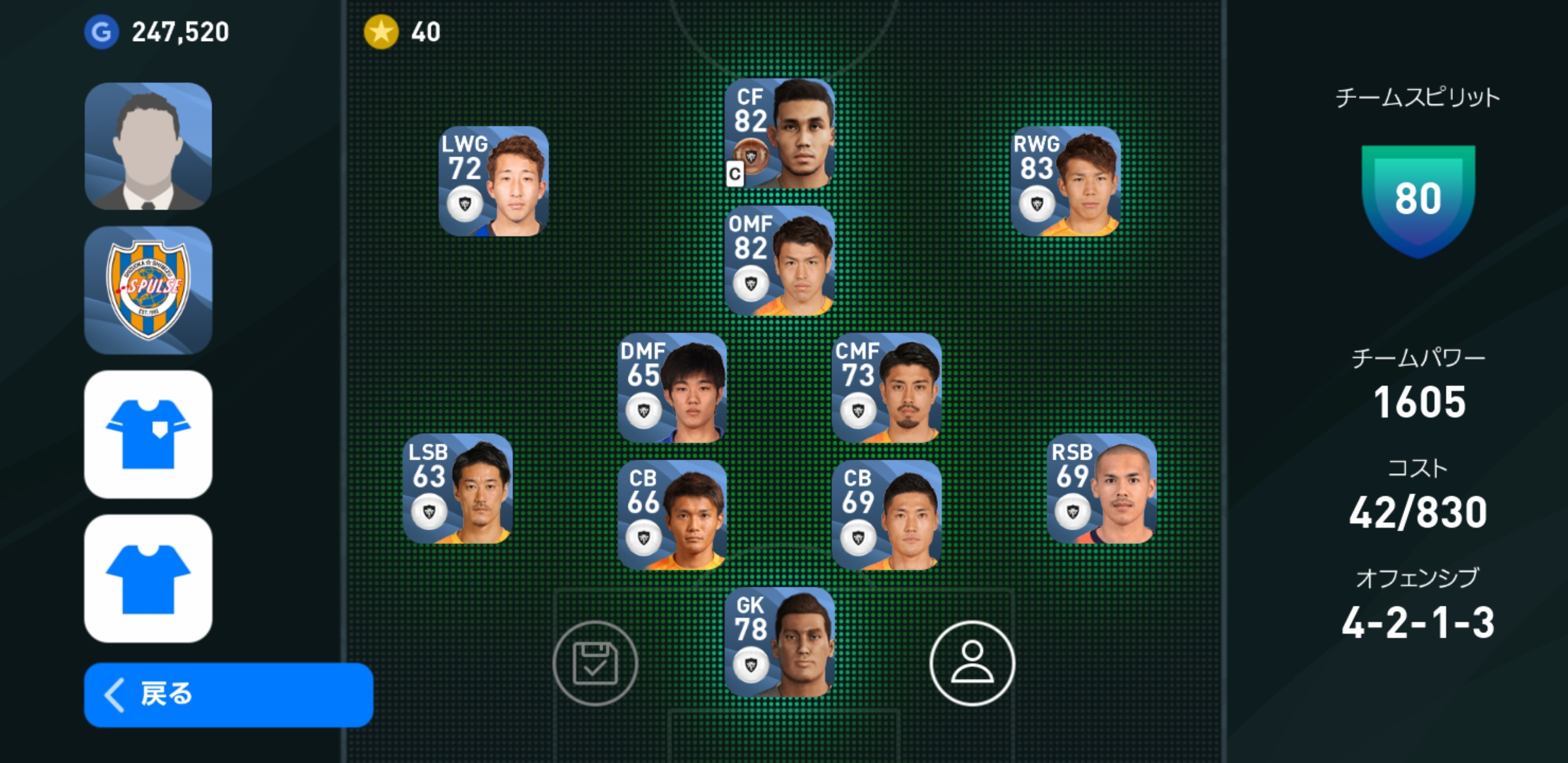
Task: Select the S-Pulse club emblem tile
Action: click(x=148, y=290)
